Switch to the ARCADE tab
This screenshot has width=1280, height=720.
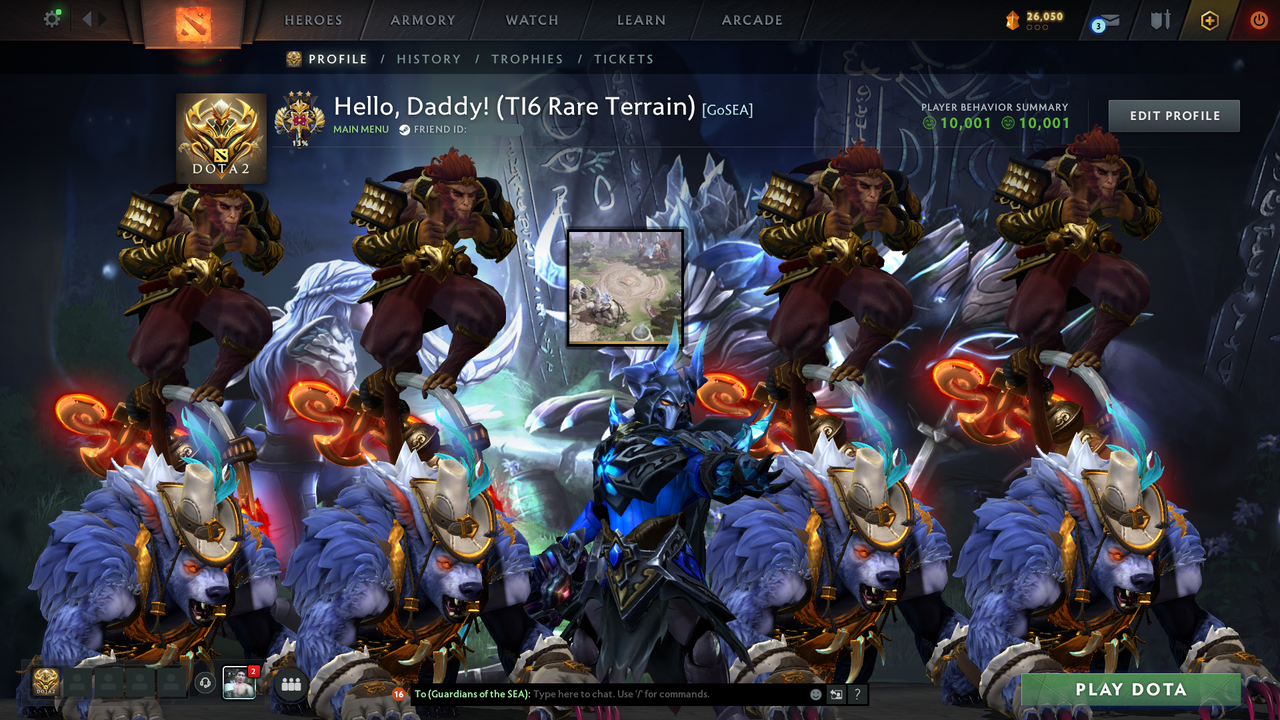(x=751, y=20)
